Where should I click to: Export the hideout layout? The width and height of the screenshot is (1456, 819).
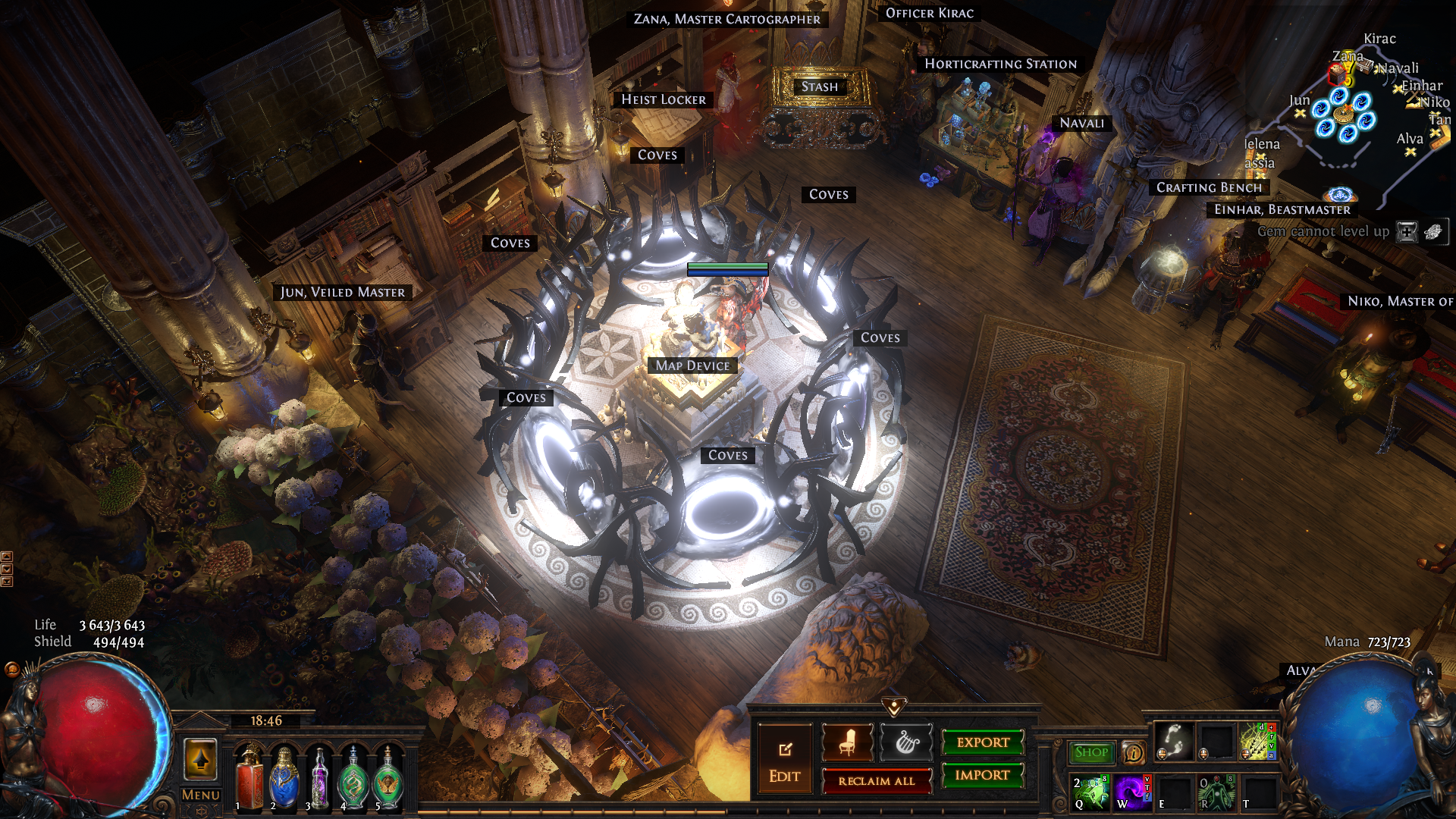(x=983, y=742)
